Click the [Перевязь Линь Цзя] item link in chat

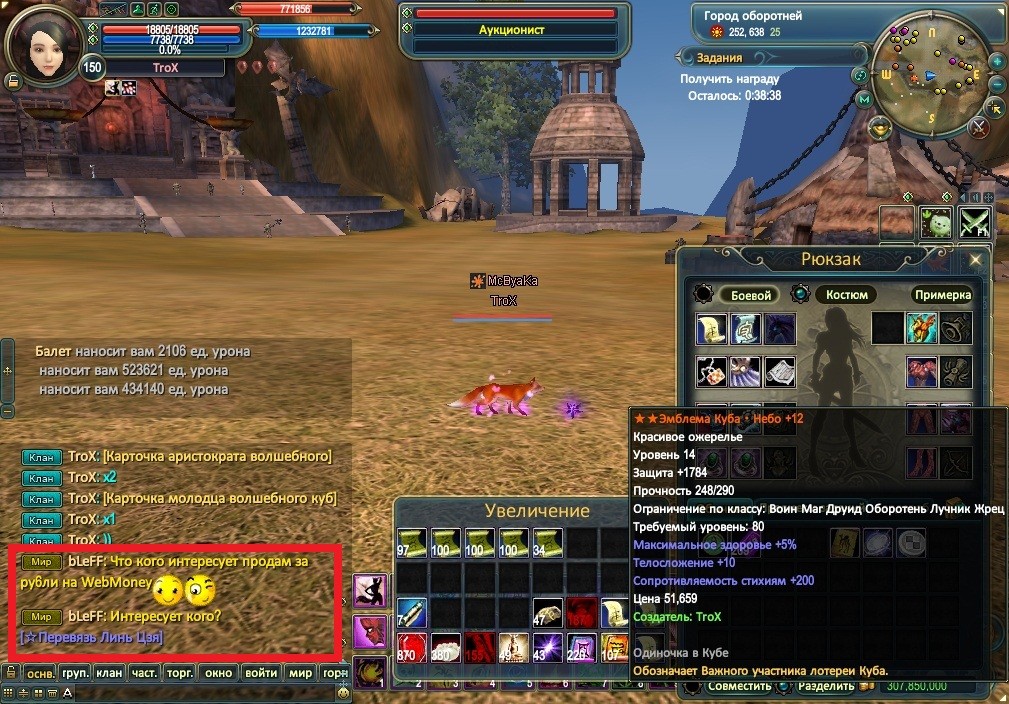tap(91, 637)
